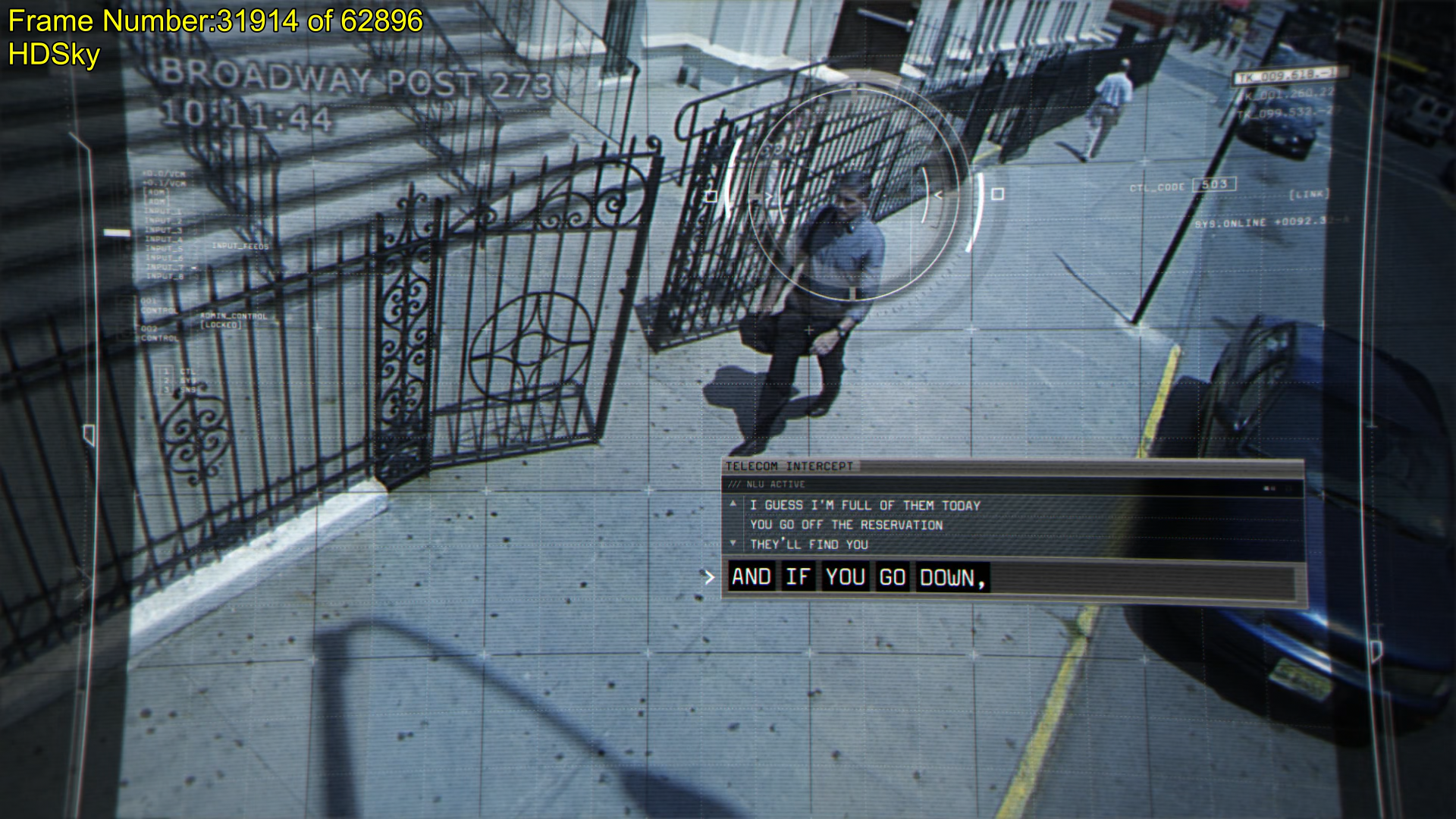Image resolution: width=1456 pixels, height=819 pixels.
Task: Select the highlighted TK_009.618 tracking tag
Action: click(1290, 76)
